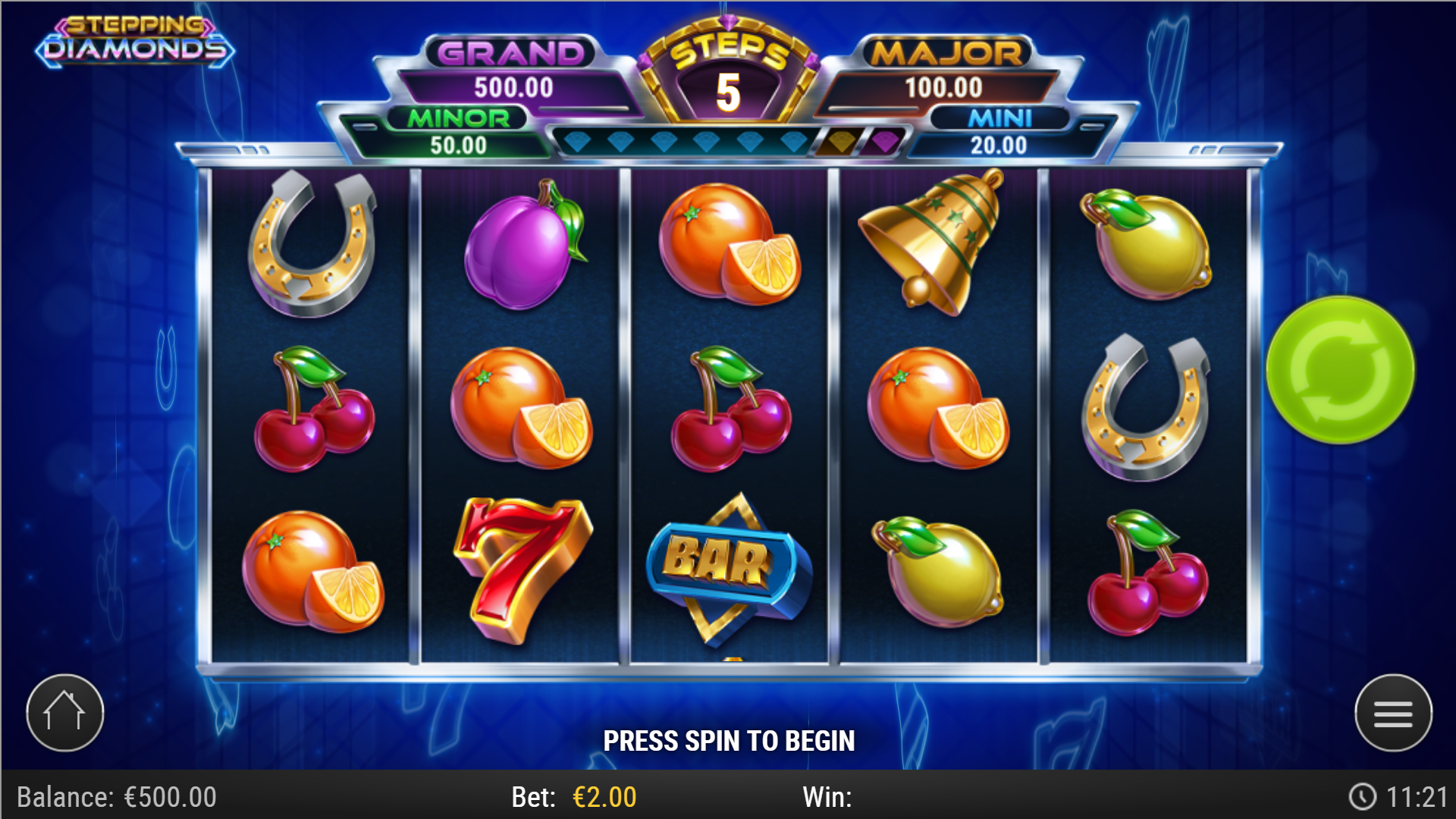Click the home icon bottom left
This screenshot has height=819, width=1456.
64,711
